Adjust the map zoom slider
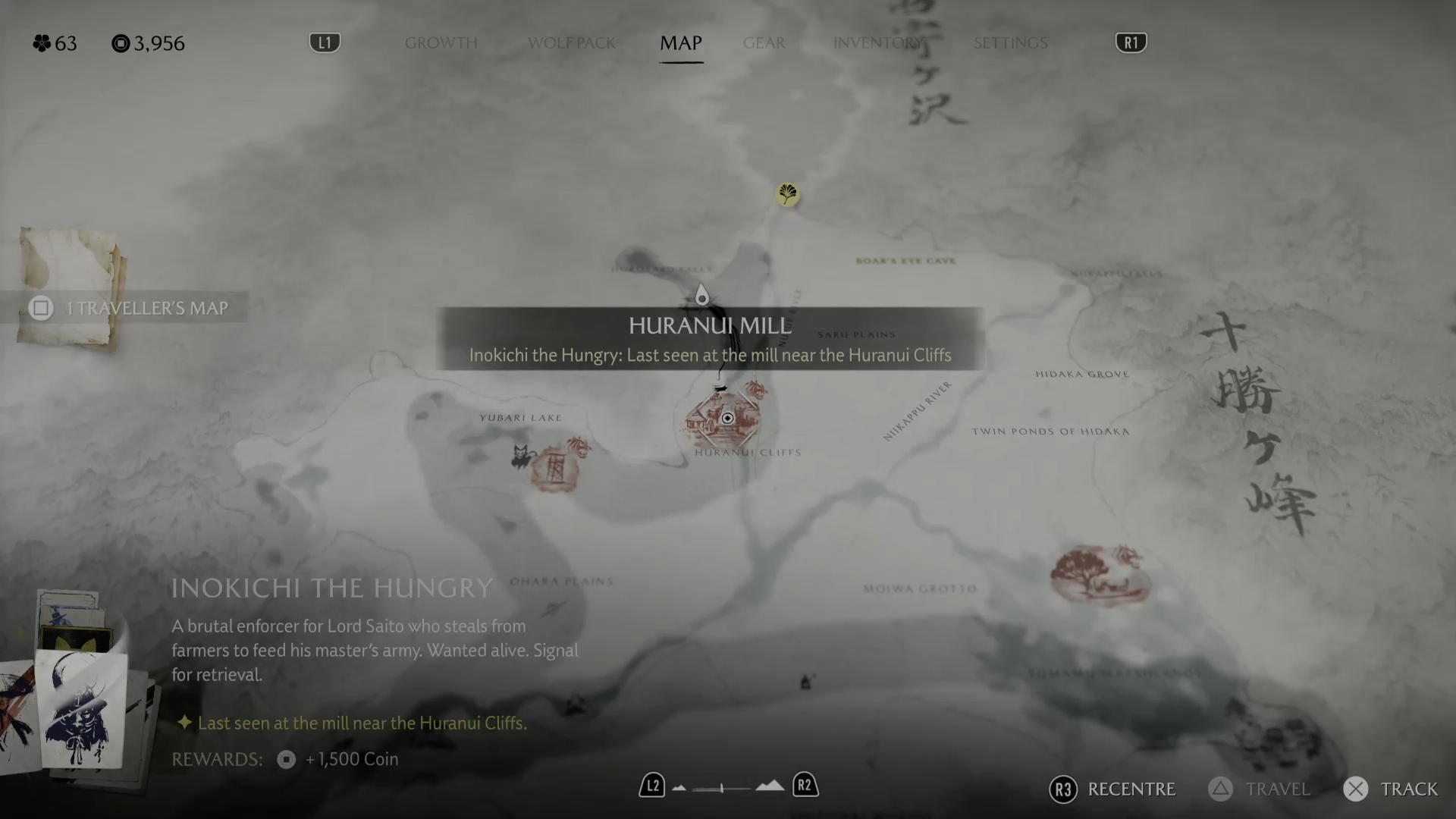The width and height of the screenshot is (1456, 819). click(x=721, y=788)
